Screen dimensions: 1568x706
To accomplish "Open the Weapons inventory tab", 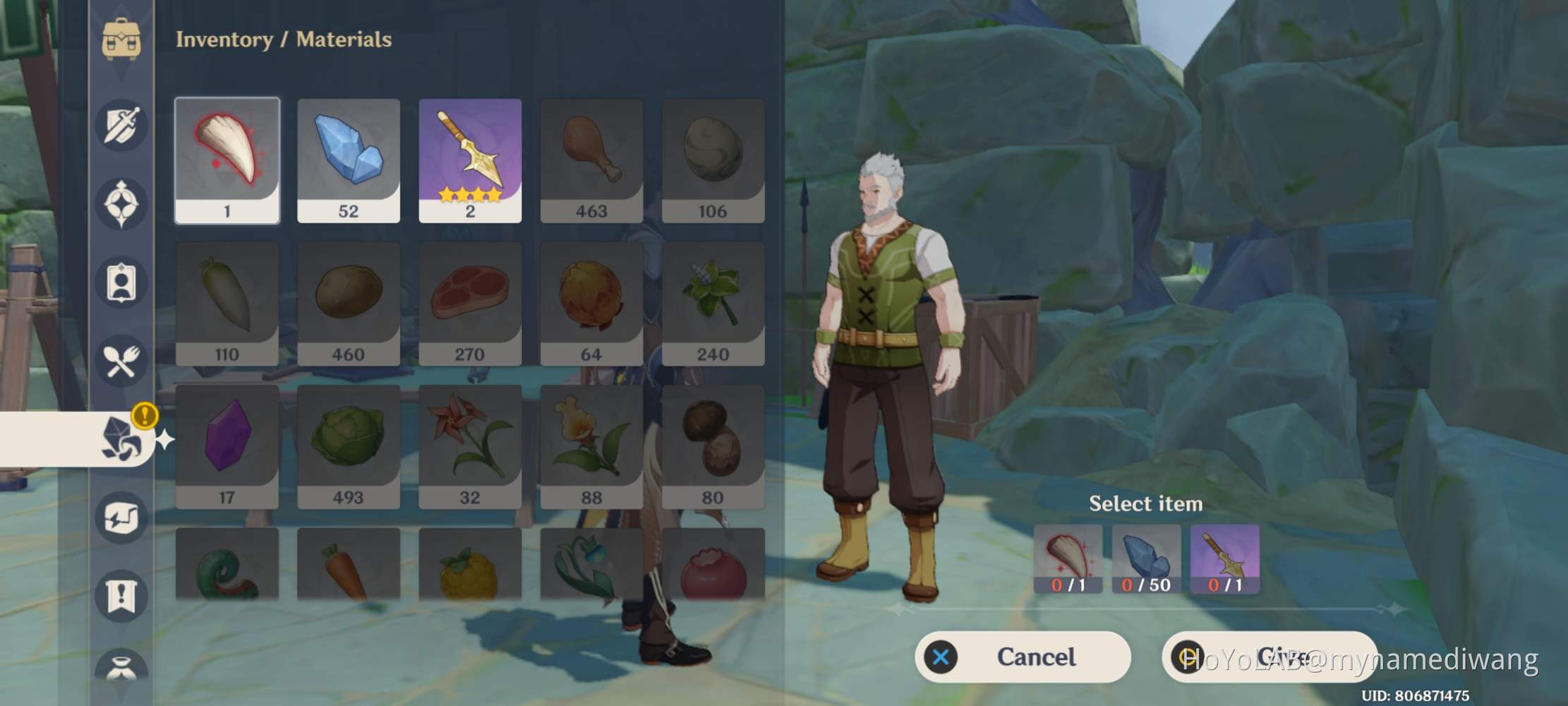I will point(121,126).
